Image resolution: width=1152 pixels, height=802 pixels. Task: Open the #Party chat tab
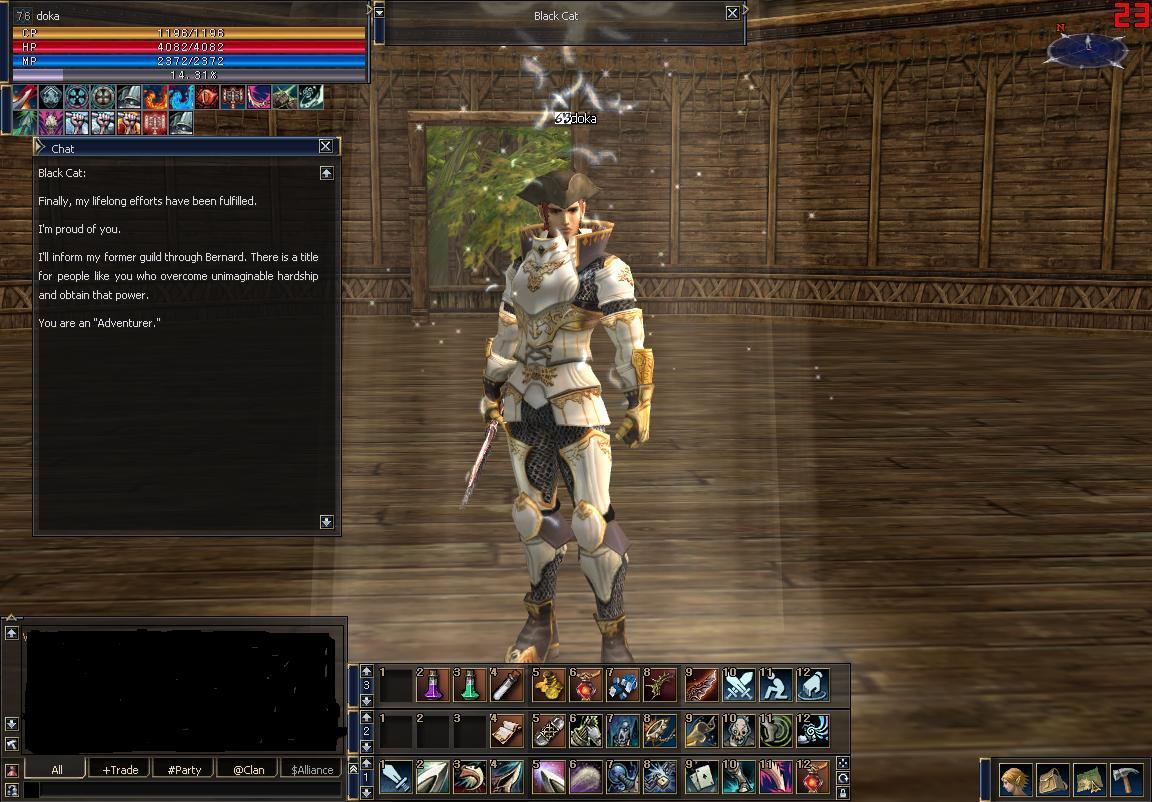tap(184, 769)
